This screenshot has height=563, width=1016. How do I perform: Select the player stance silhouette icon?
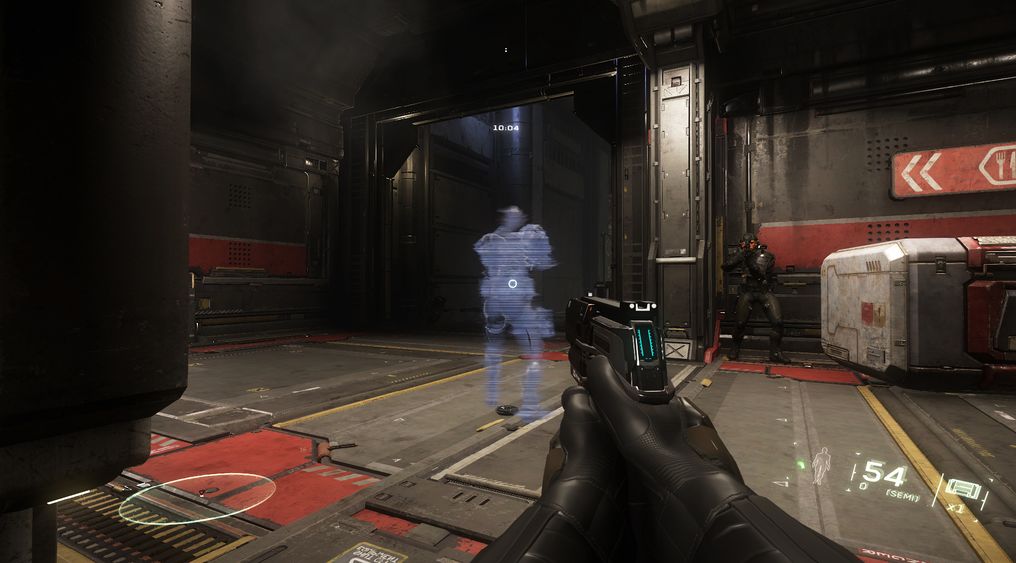[x=822, y=465]
